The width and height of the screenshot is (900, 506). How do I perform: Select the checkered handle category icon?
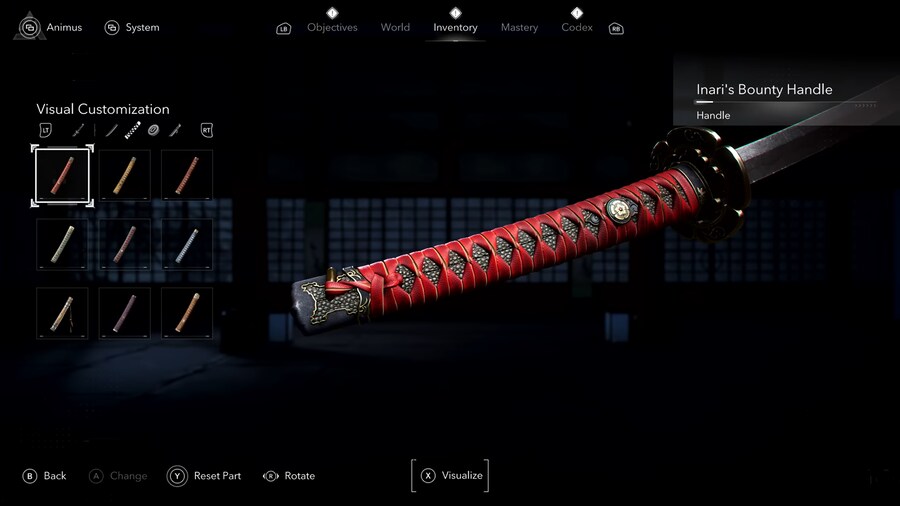[x=133, y=130]
